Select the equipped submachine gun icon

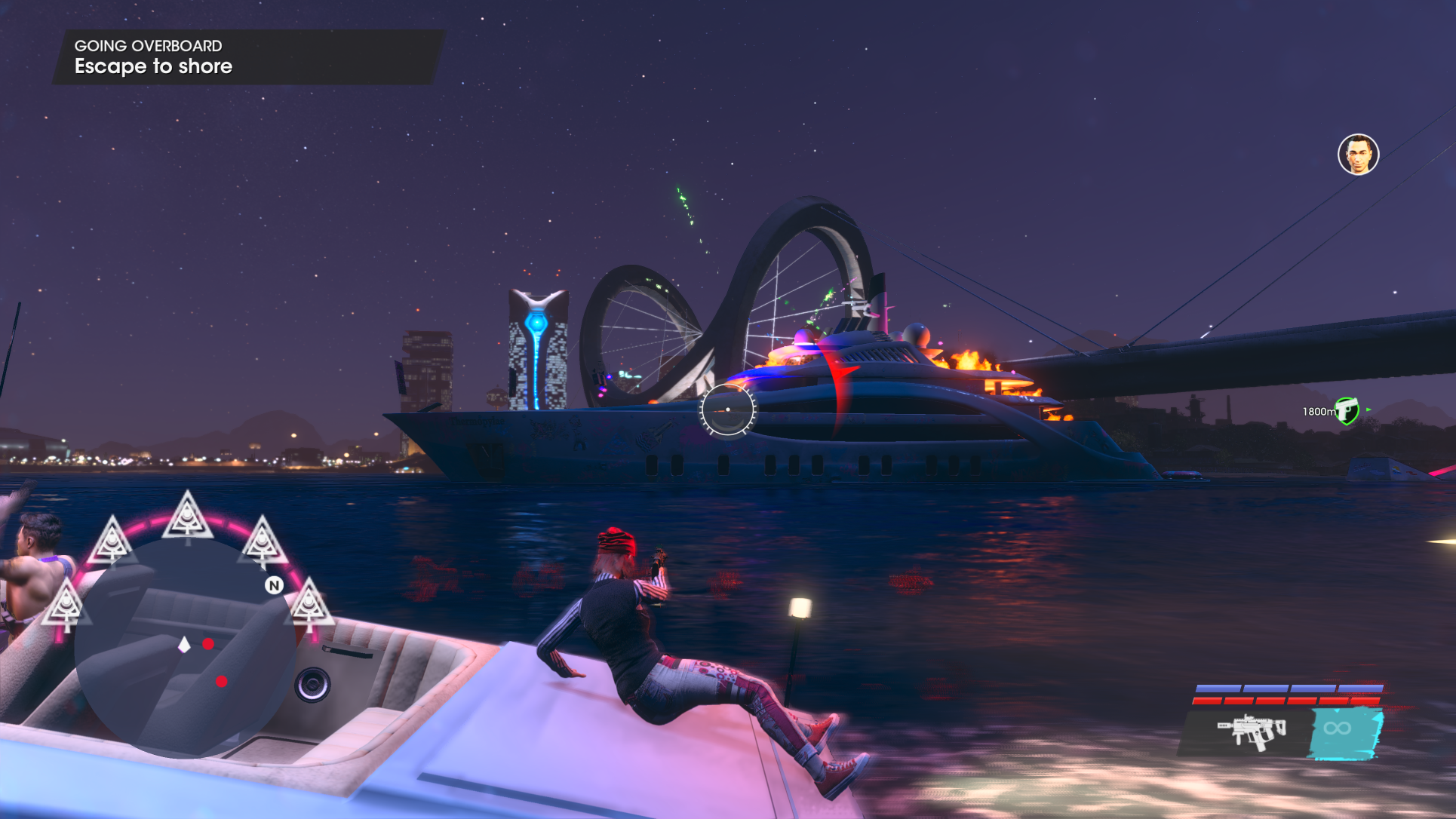coord(1251,730)
